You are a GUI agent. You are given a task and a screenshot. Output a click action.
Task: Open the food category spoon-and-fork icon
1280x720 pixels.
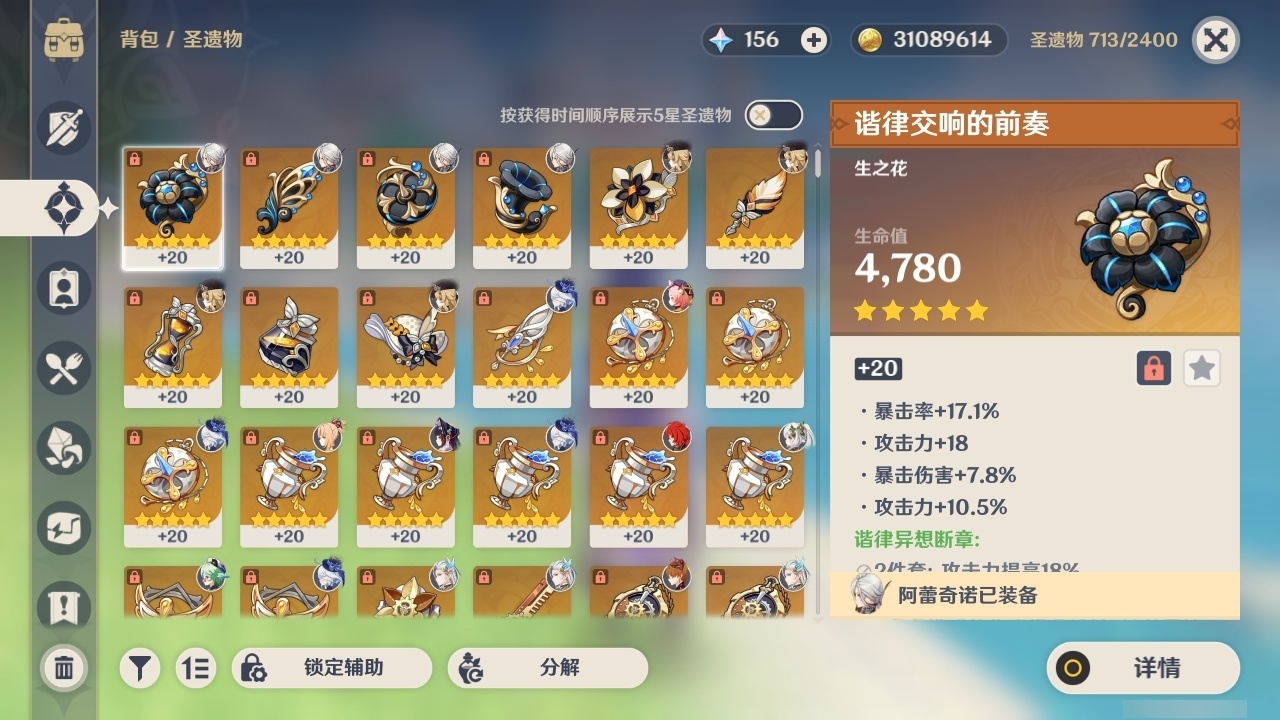click(x=64, y=368)
